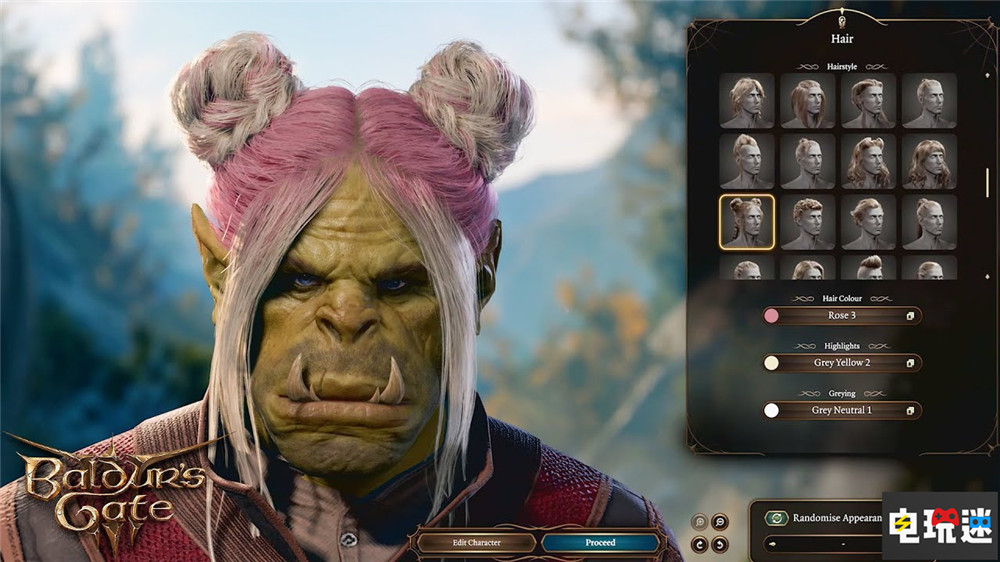Open the Grey Neutral 1 greying selector
The width and height of the screenshot is (1000, 562).
click(840, 410)
